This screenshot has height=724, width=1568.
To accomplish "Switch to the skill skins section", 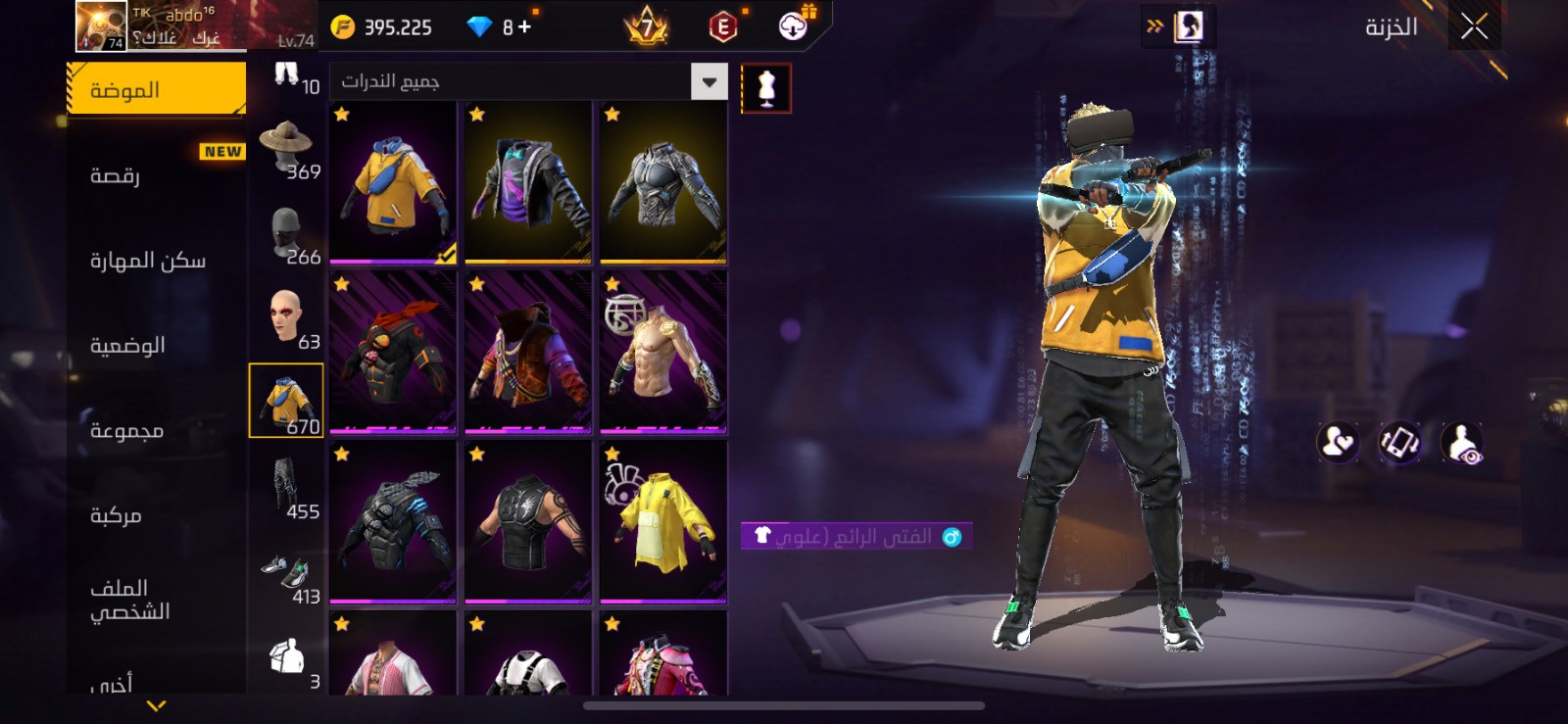I will 148,261.
